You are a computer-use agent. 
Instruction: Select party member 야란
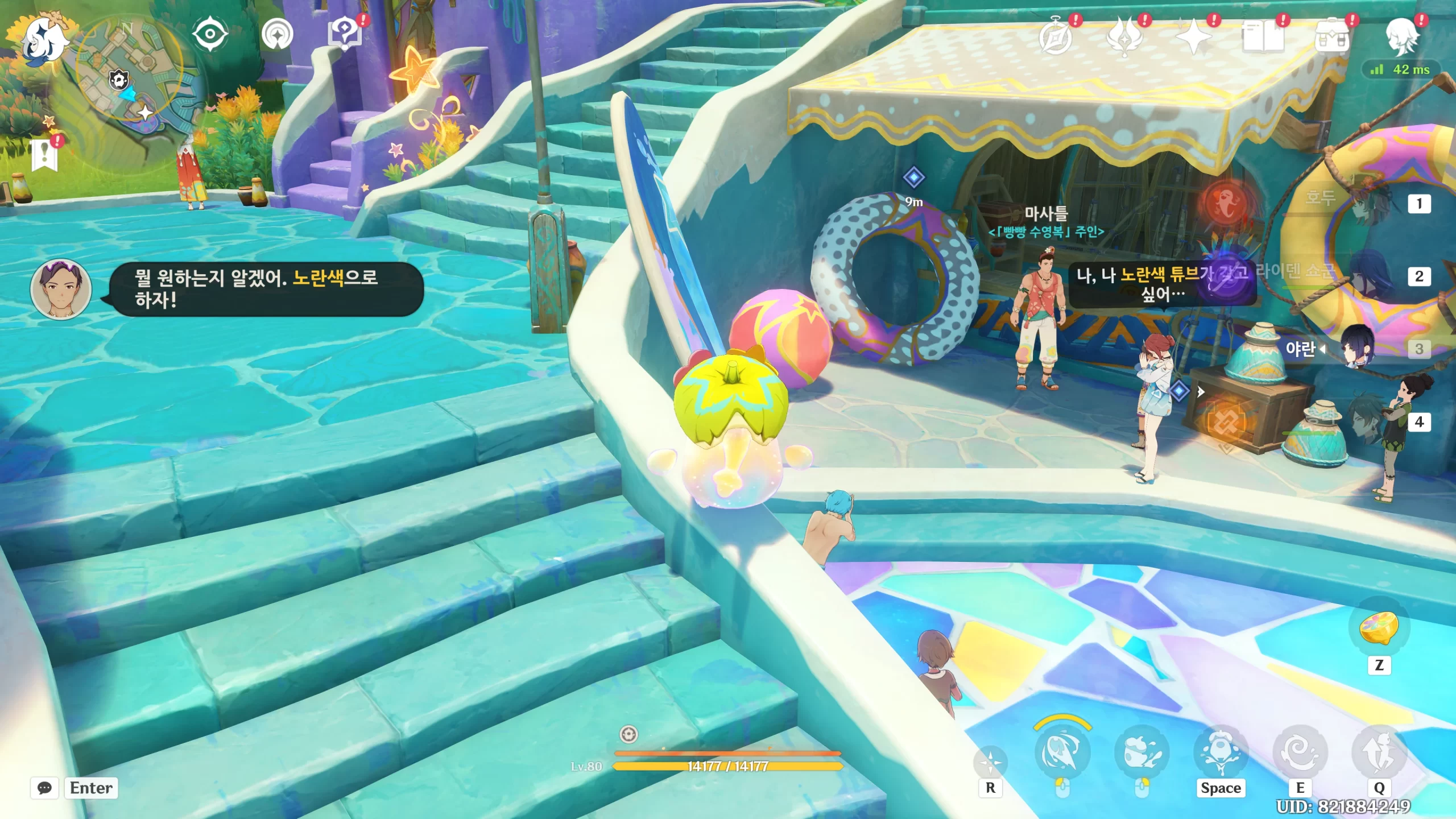[x=1358, y=347]
